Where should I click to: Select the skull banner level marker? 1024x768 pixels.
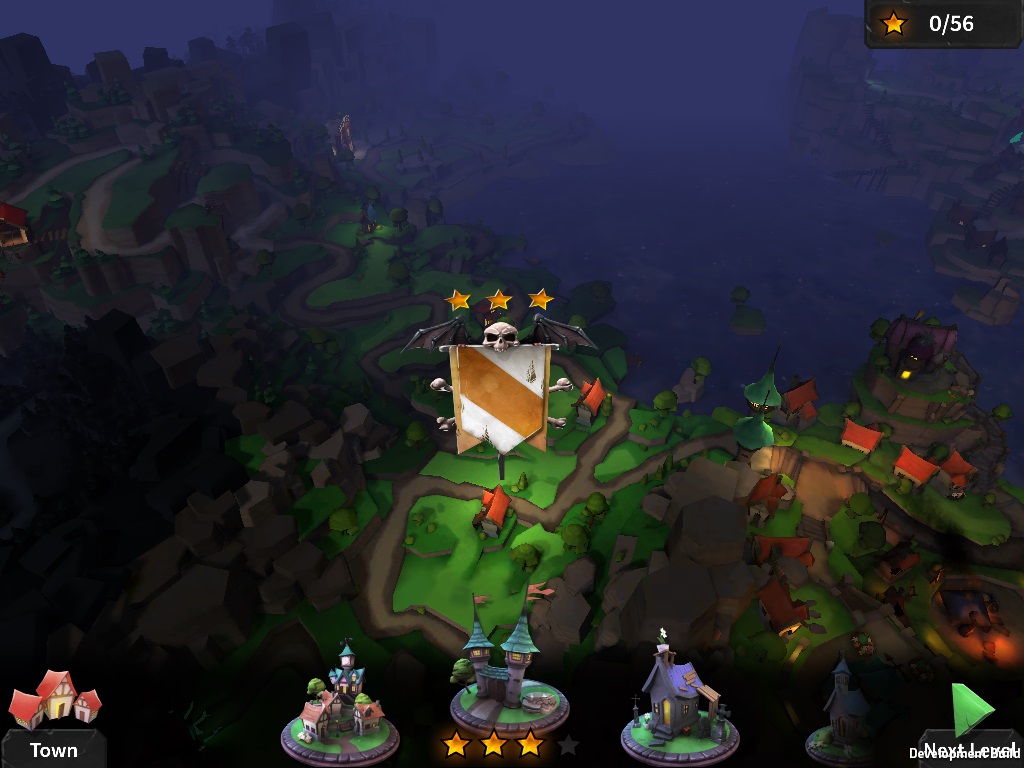499,388
